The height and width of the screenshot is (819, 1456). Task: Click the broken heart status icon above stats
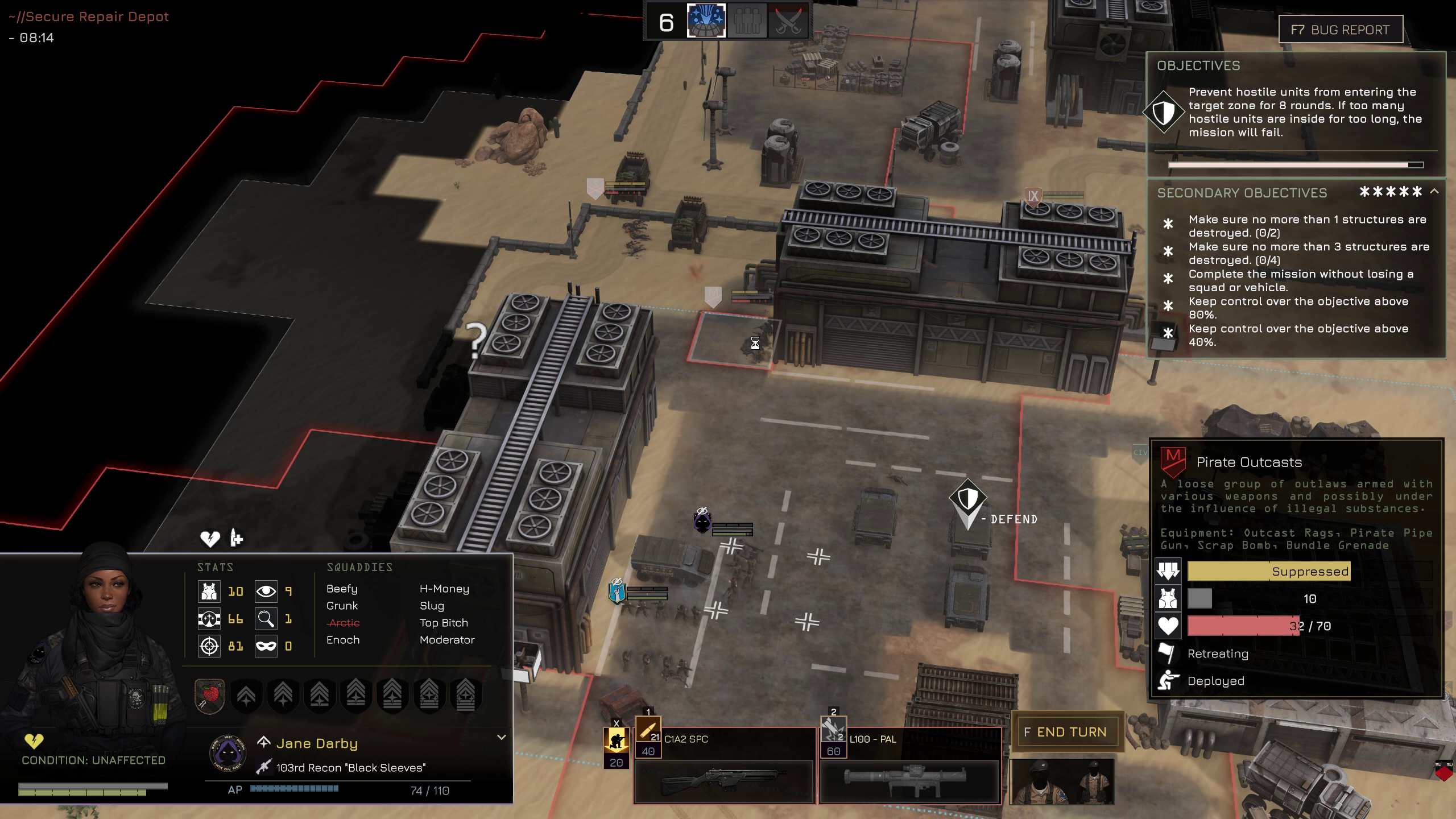(x=210, y=538)
